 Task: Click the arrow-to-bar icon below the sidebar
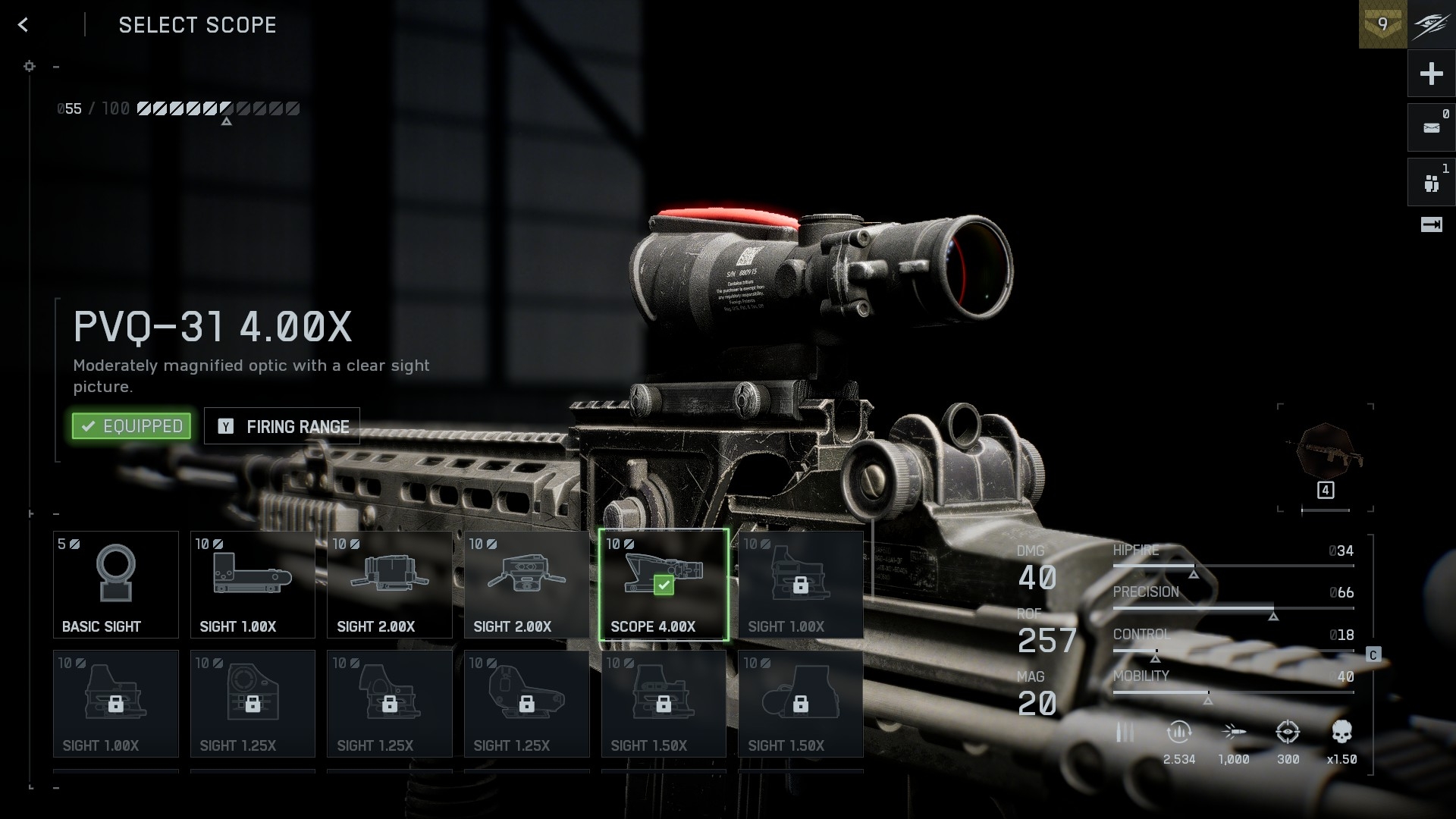(1431, 224)
